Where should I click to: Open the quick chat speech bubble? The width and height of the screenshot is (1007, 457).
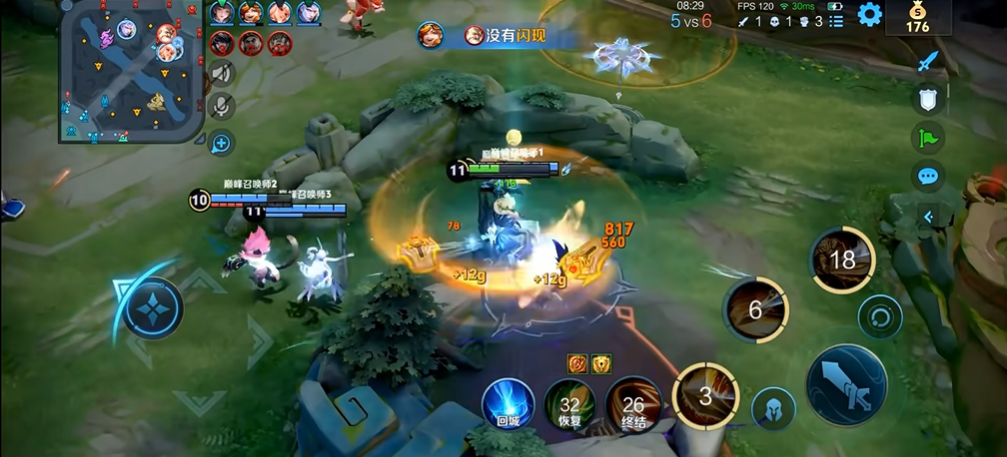coord(928,177)
